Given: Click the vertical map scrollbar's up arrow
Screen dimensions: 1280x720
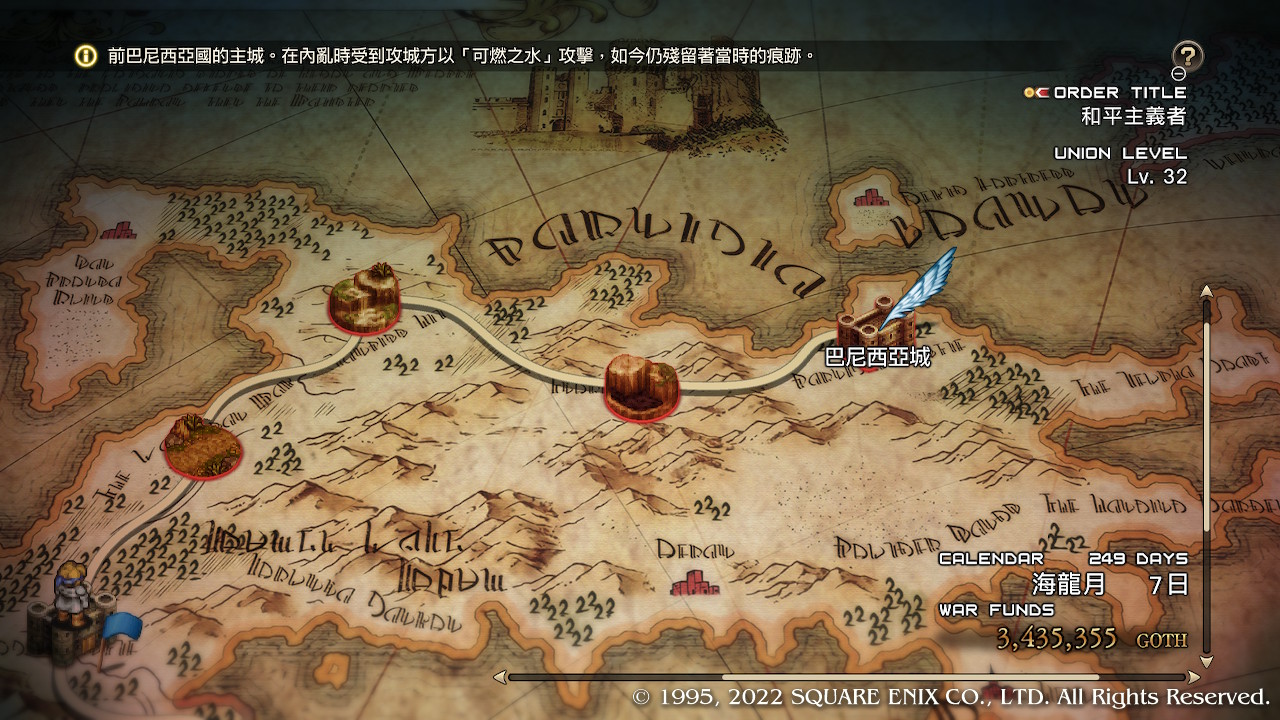Looking at the screenshot, I should coord(1206,291).
